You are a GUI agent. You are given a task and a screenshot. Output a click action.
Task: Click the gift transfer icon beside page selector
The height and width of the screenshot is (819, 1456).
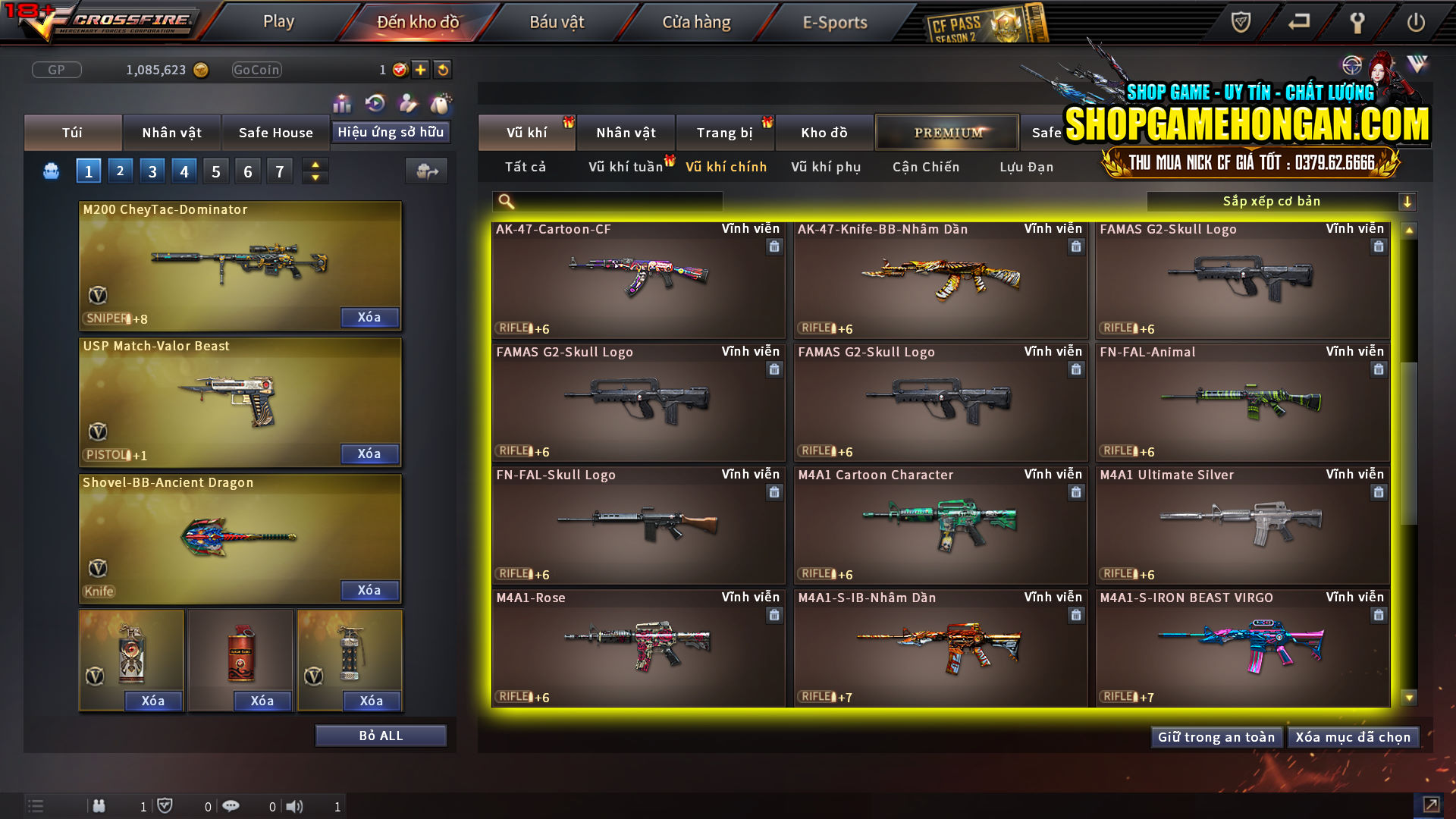pos(425,171)
